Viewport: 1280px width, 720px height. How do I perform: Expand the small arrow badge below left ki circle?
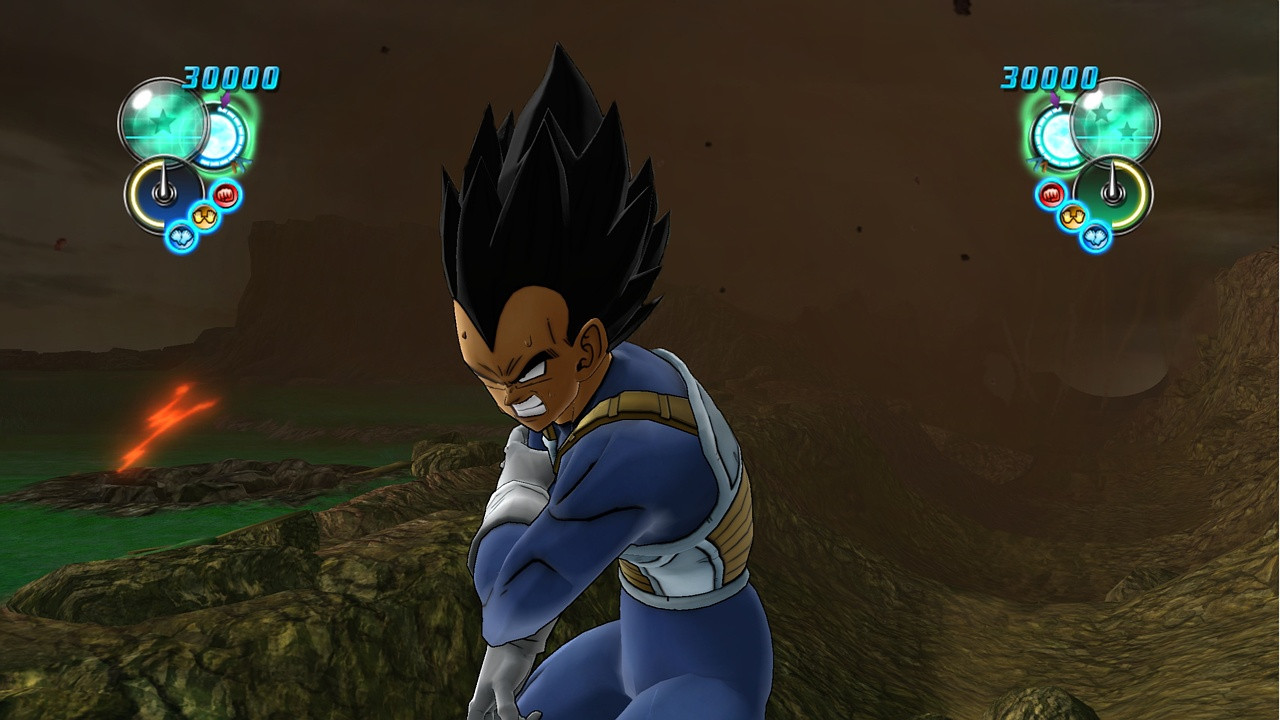click(x=241, y=163)
